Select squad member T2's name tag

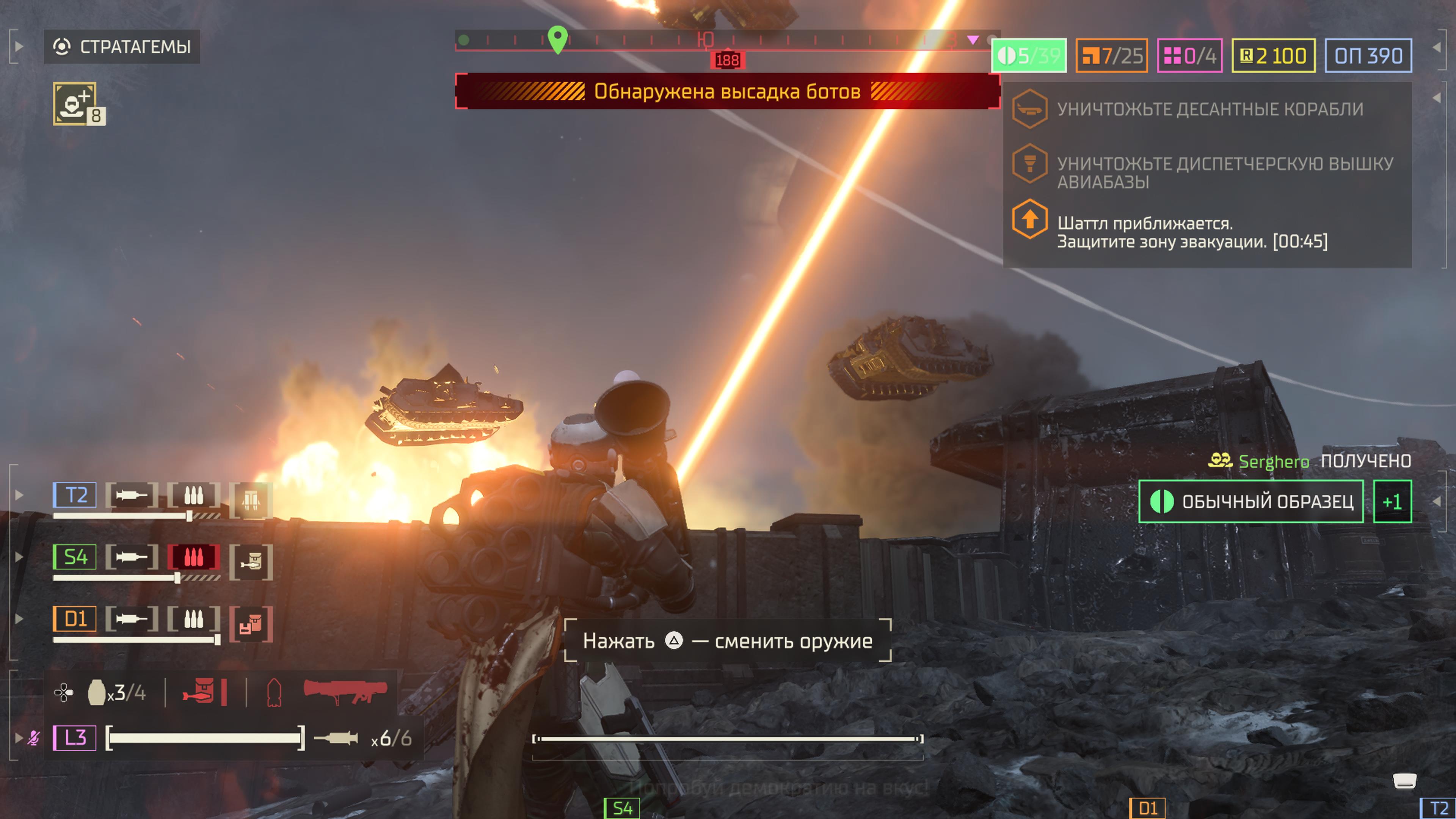point(75,495)
